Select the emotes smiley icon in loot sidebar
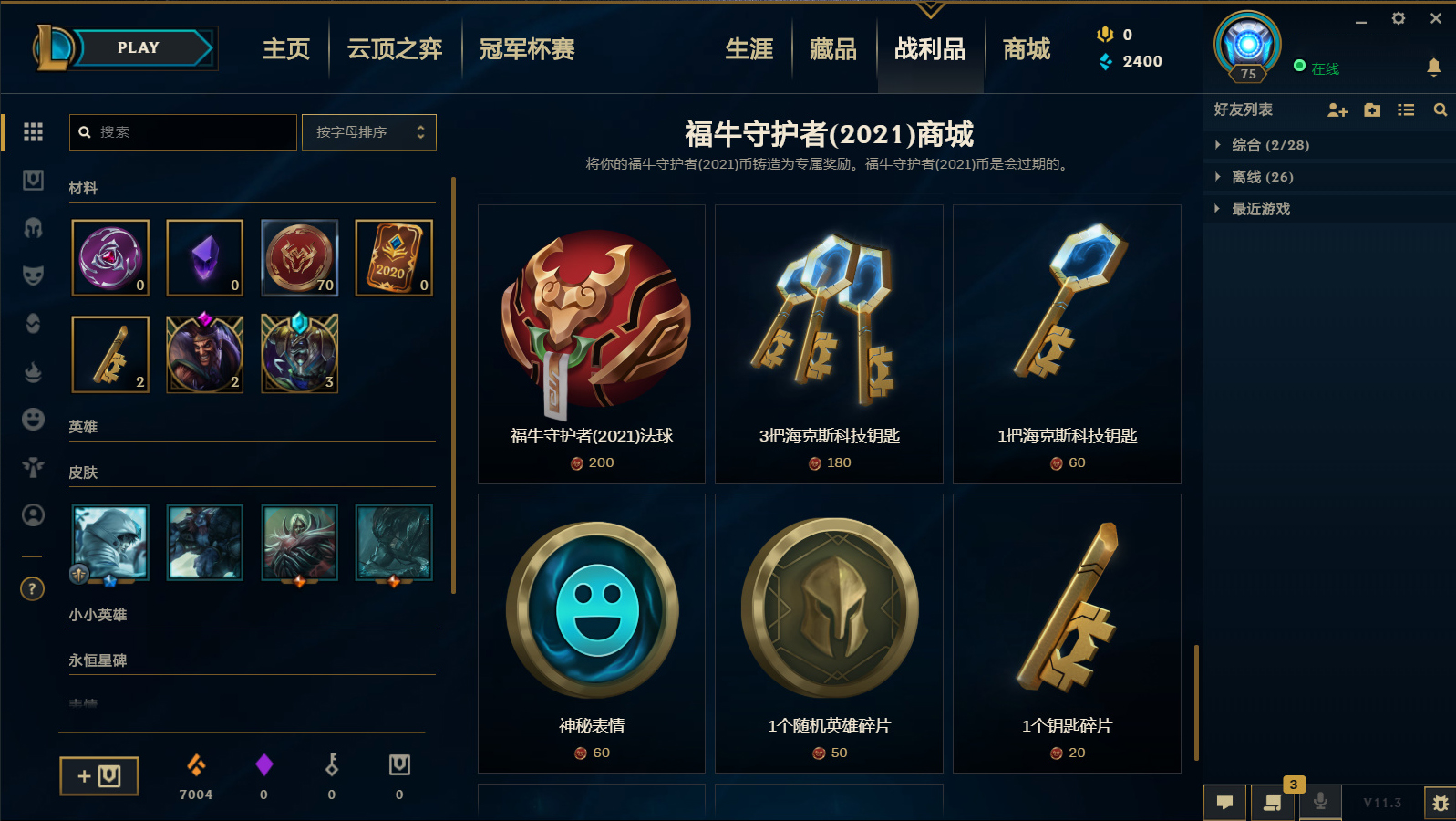Image resolution: width=1456 pixels, height=821 pixels. pyautogui.click(x=33, y=419)
